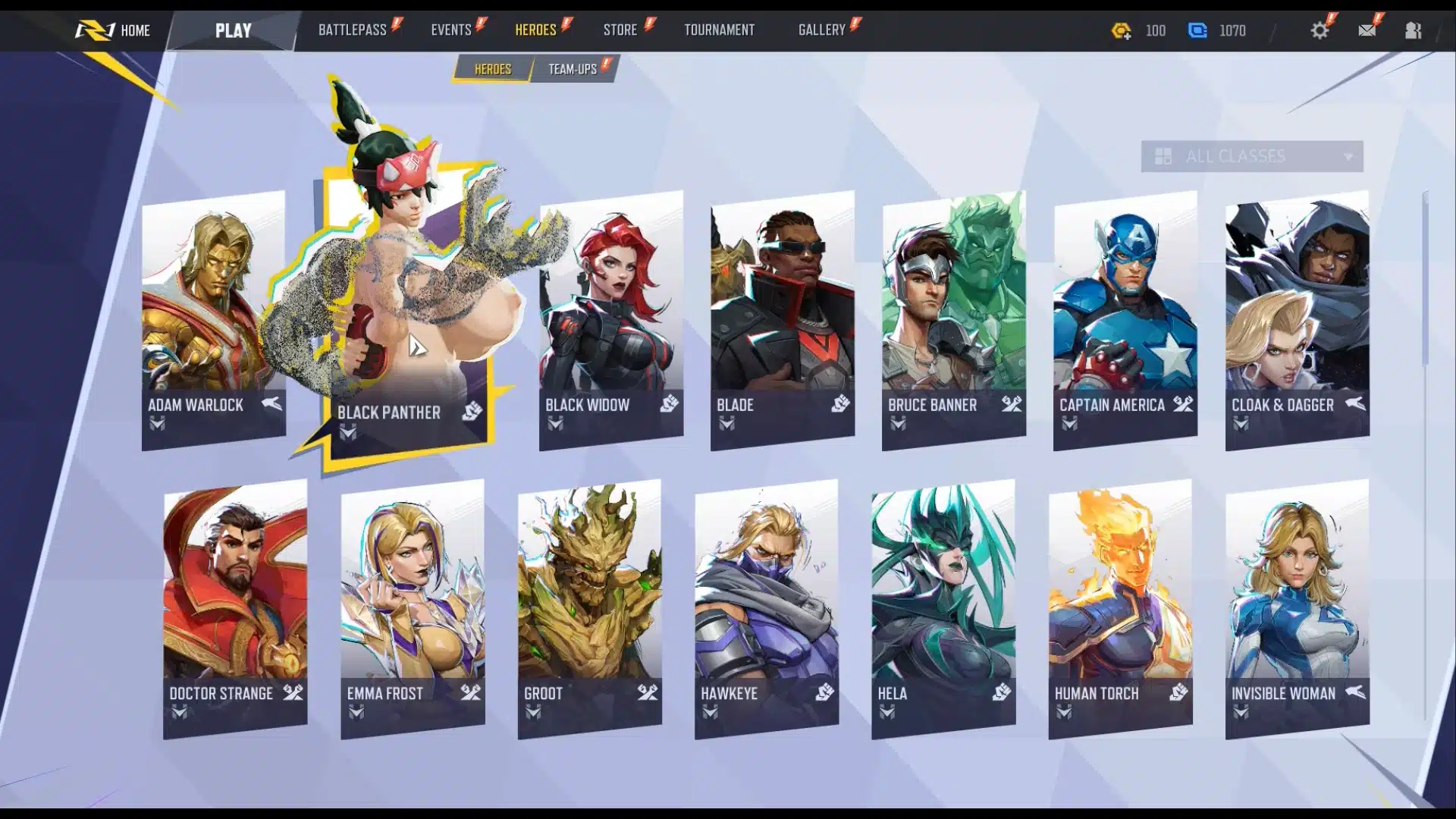
Task: Switch to the Events tab
Action: point(451,30)
